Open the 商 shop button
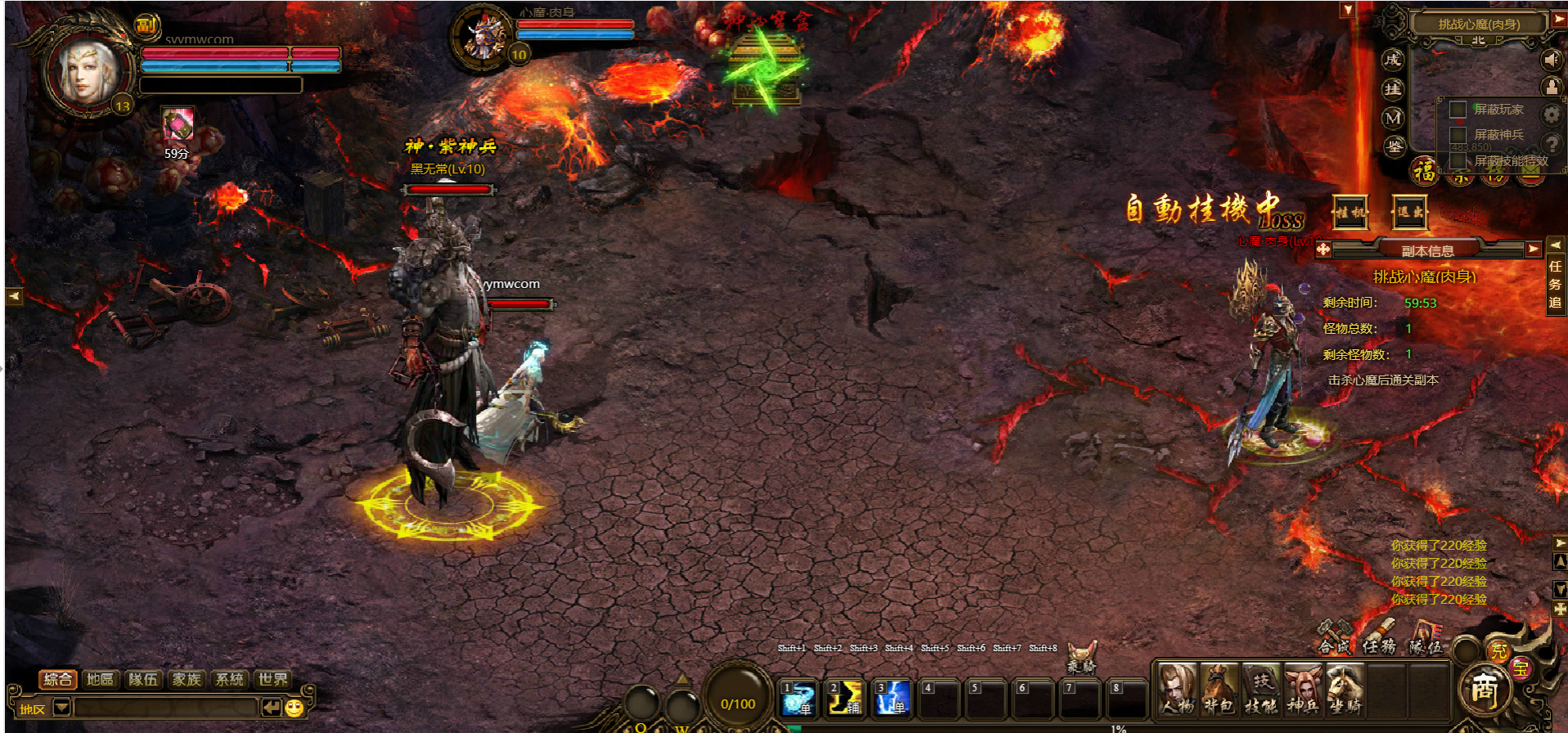 click(x=1484, y=690)
